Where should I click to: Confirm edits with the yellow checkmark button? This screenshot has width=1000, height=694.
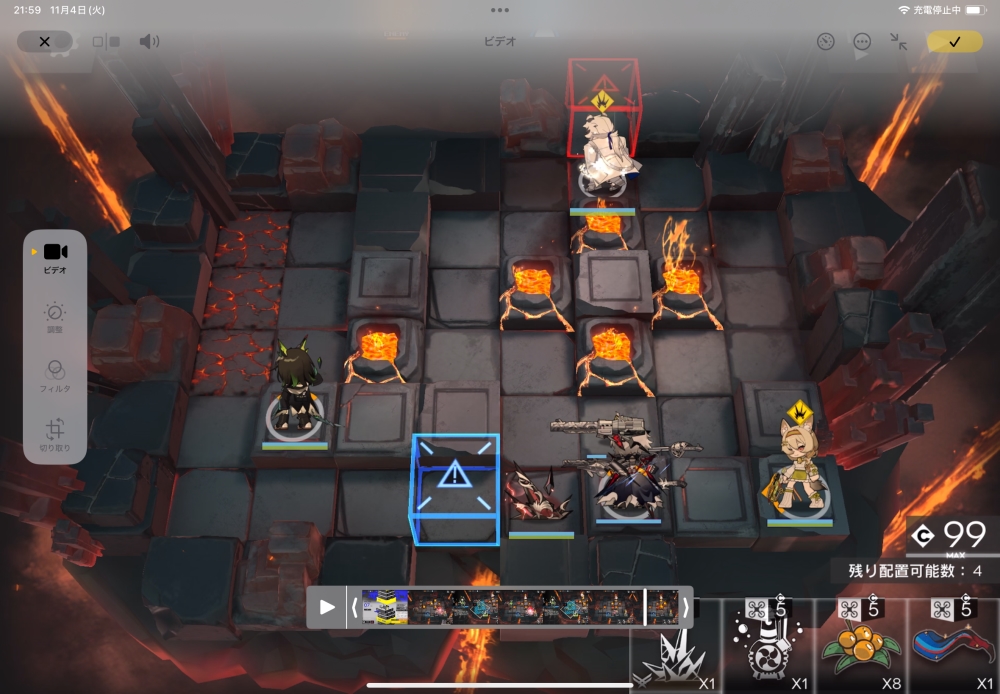click(x=954, y=41)
